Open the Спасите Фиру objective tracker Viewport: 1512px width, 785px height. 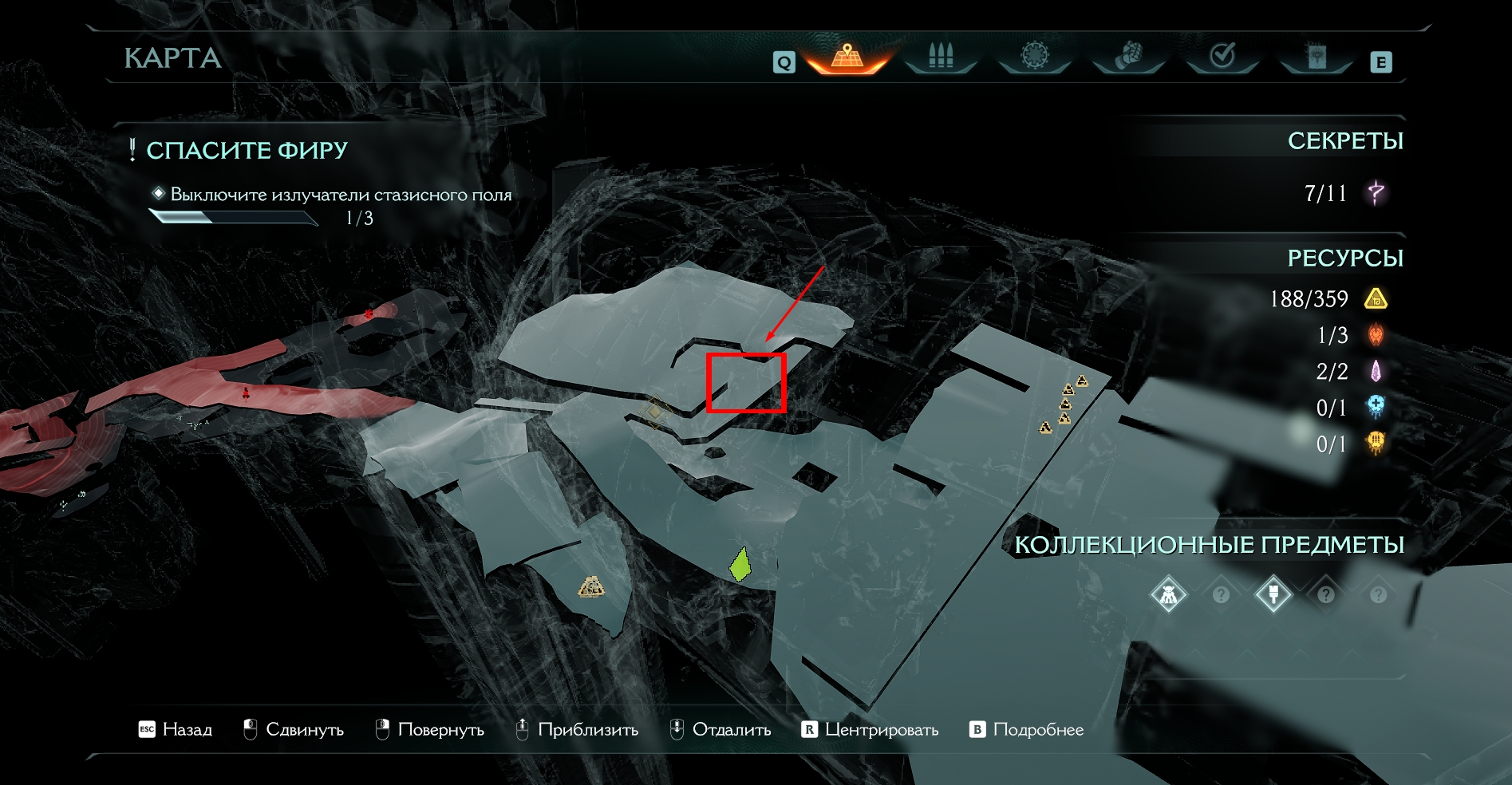tap(247, 151)
